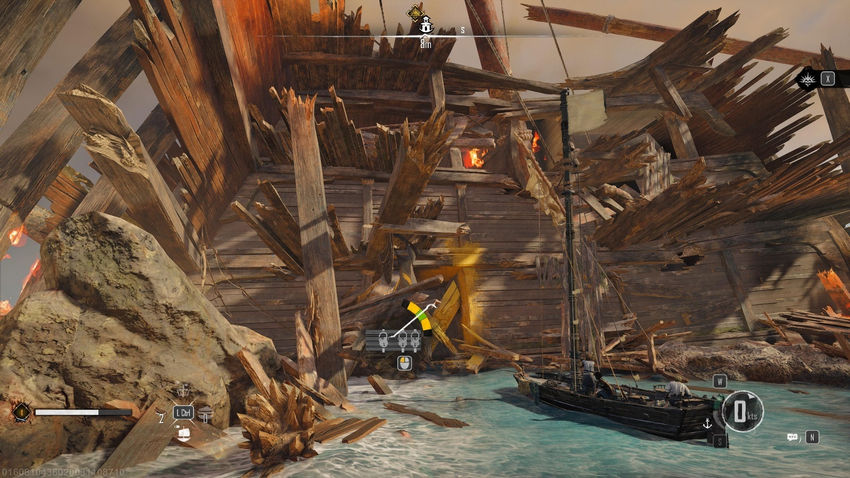Click the ship emblem beside the health bar

(x=19, y=410)
